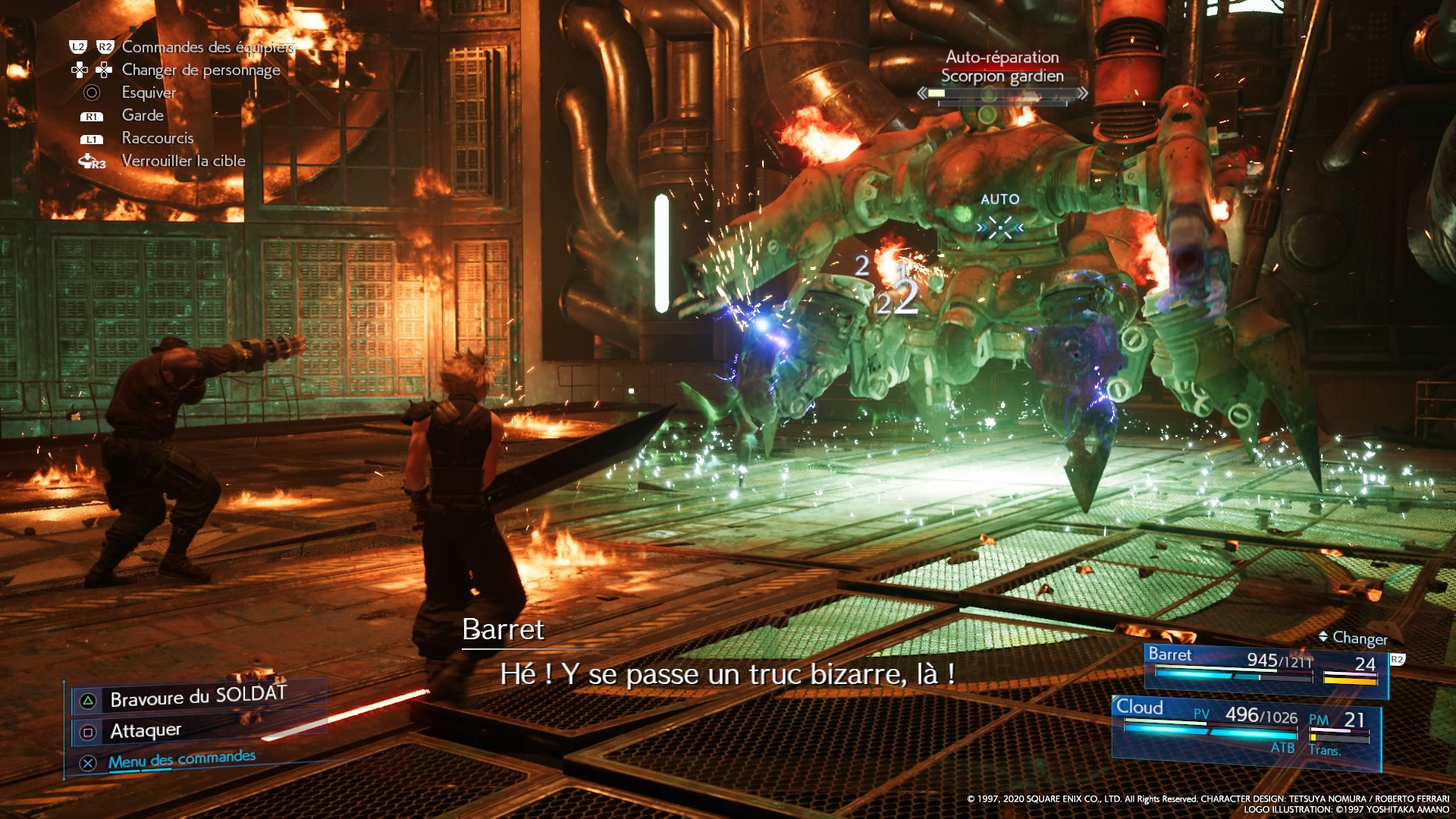Choose the Changer de personnage entry
This screenshot has width=1456, height=819.
(x=201, y=70)
